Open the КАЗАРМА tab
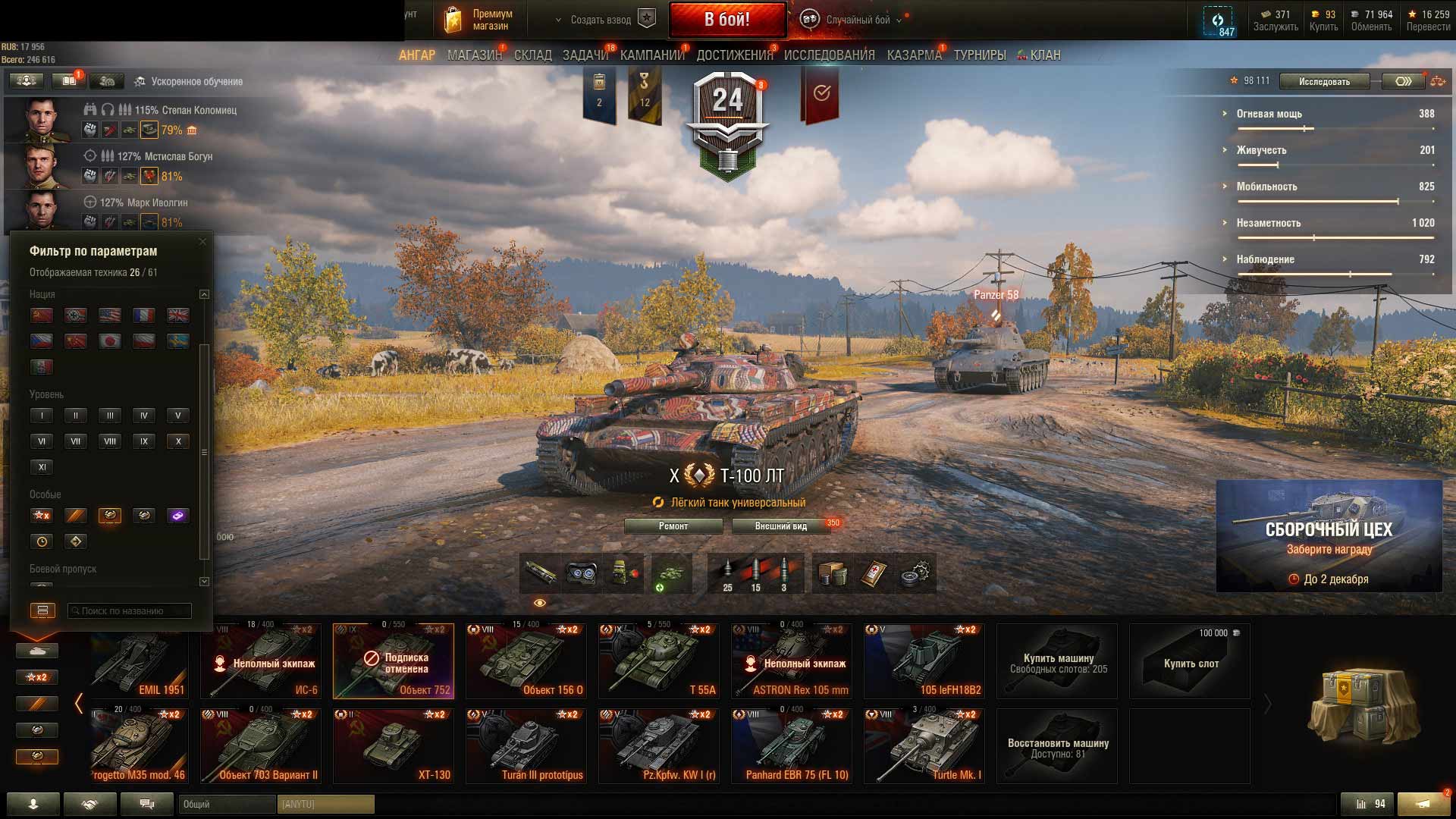1456x819 pixels. pyautogui.click(x=914, y=55)
